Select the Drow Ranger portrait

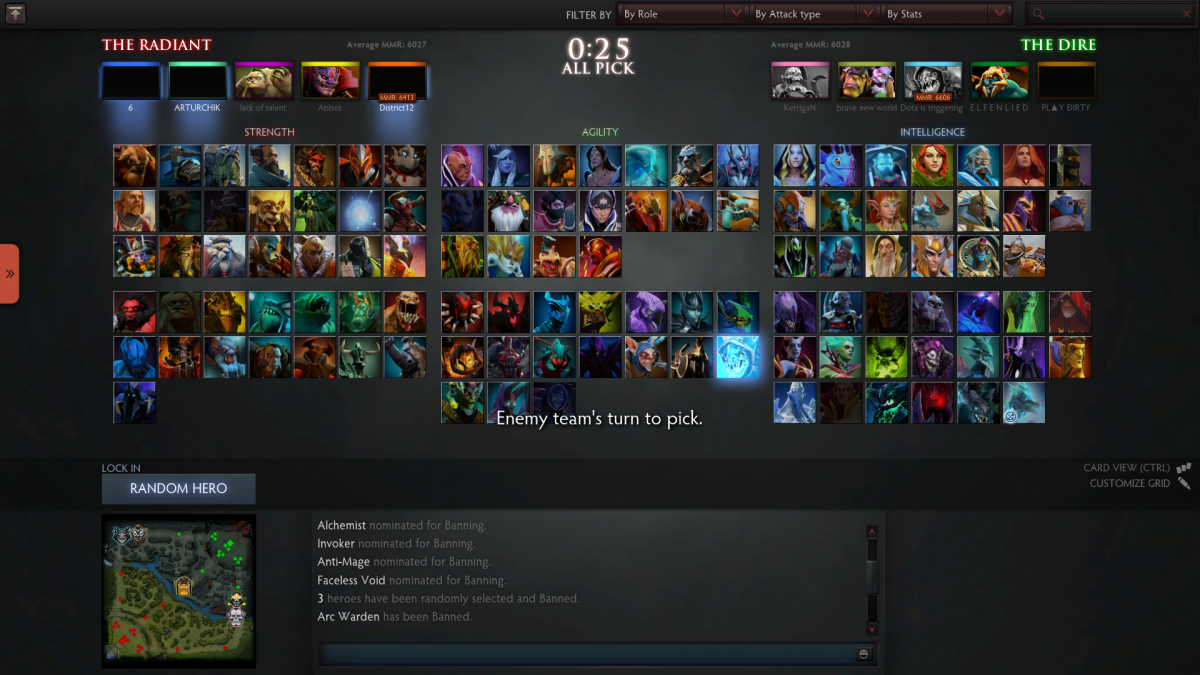(x=509, y=166)
